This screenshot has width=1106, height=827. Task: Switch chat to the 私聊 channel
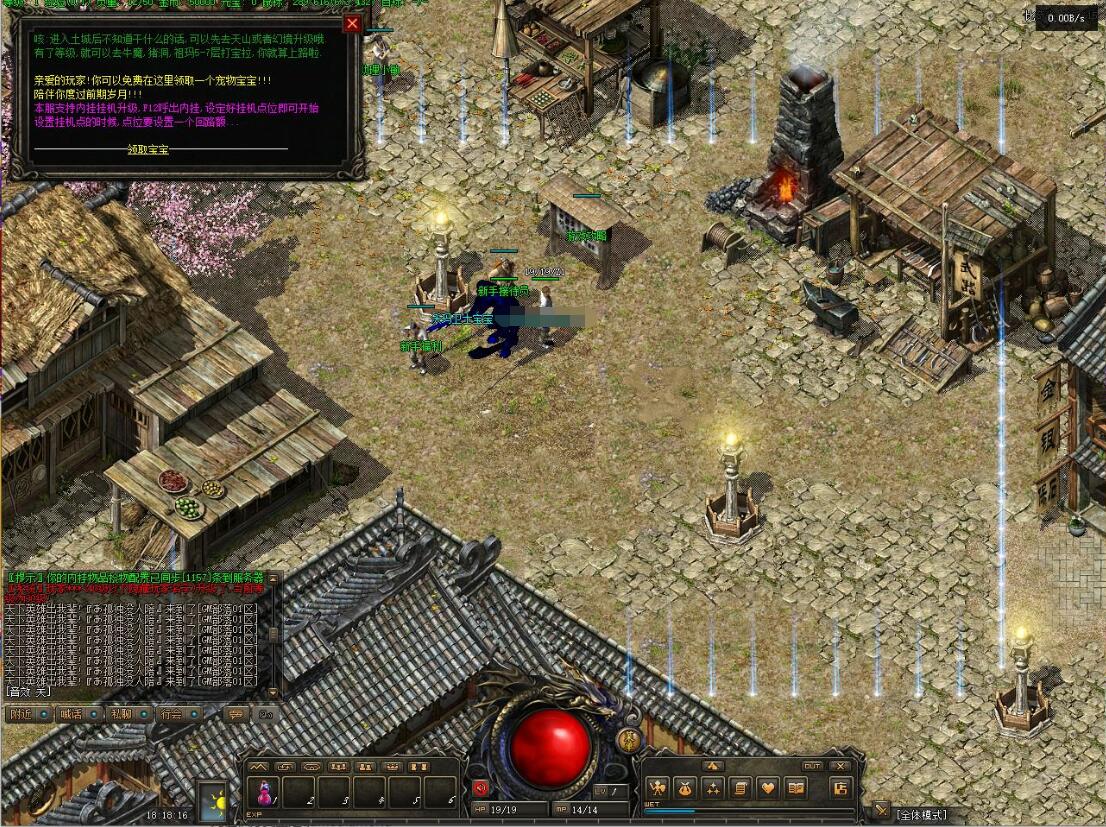[x=121, y=714]
